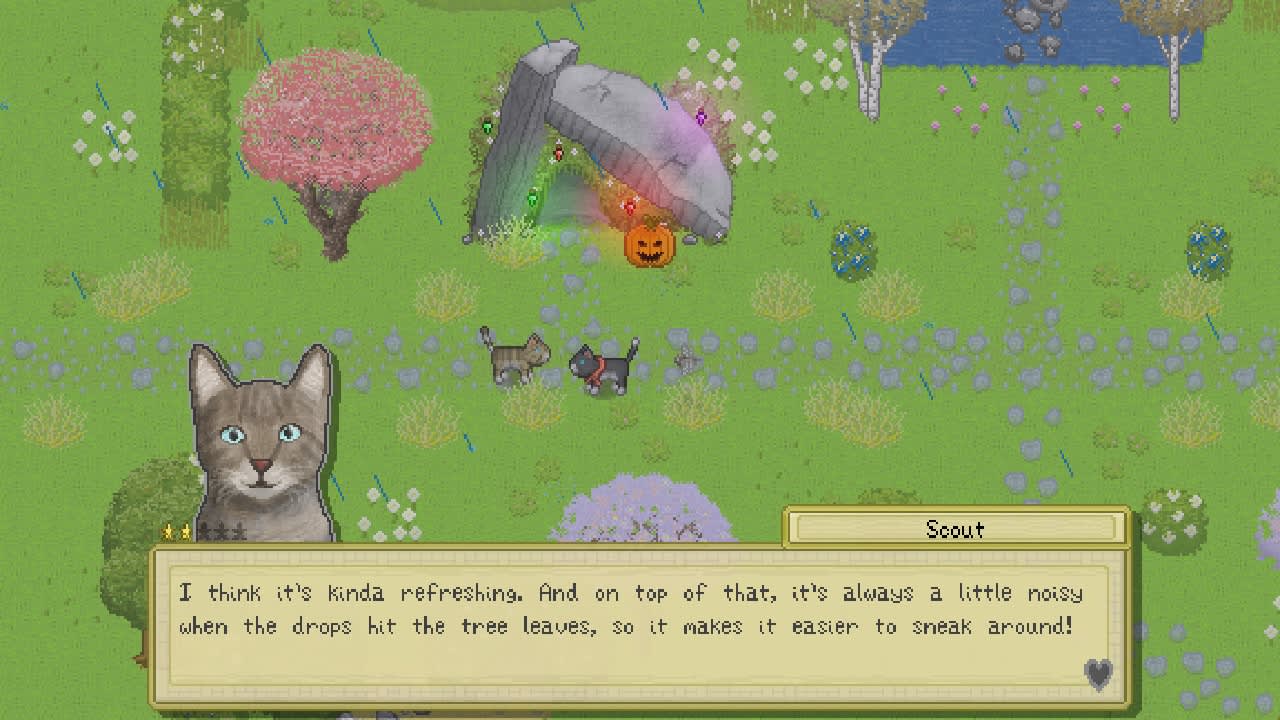This screenshot has width=1280, height=720.
Task: Expand the fourth greyed-out star slot
Action: tap(222, 530)
